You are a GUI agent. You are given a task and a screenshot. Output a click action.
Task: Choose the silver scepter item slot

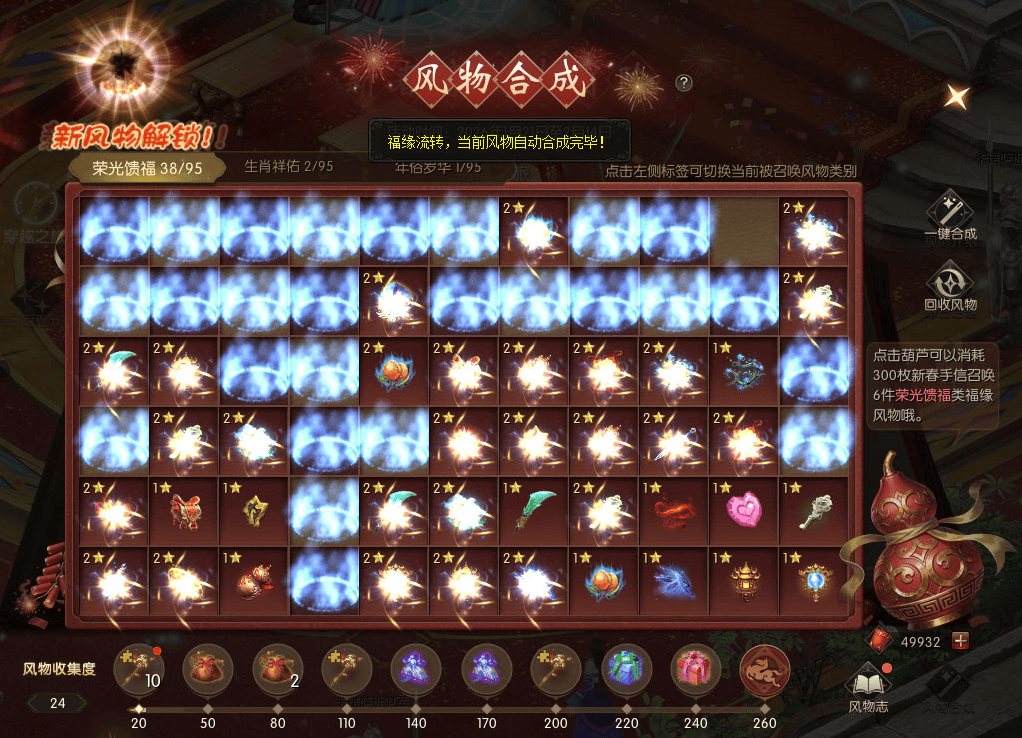point(813,510)
